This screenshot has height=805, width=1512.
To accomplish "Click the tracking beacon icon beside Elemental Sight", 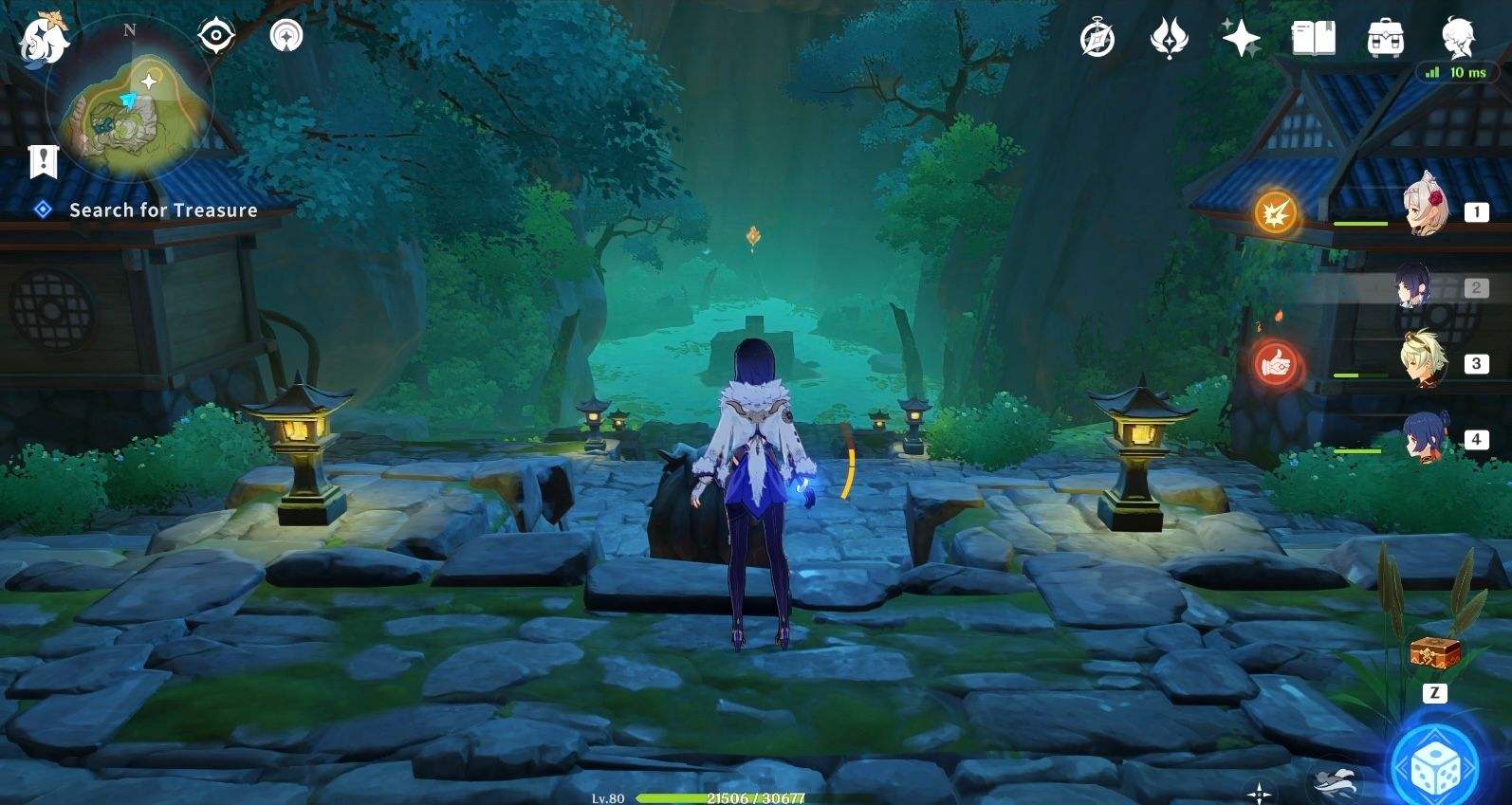I will 286,34.
